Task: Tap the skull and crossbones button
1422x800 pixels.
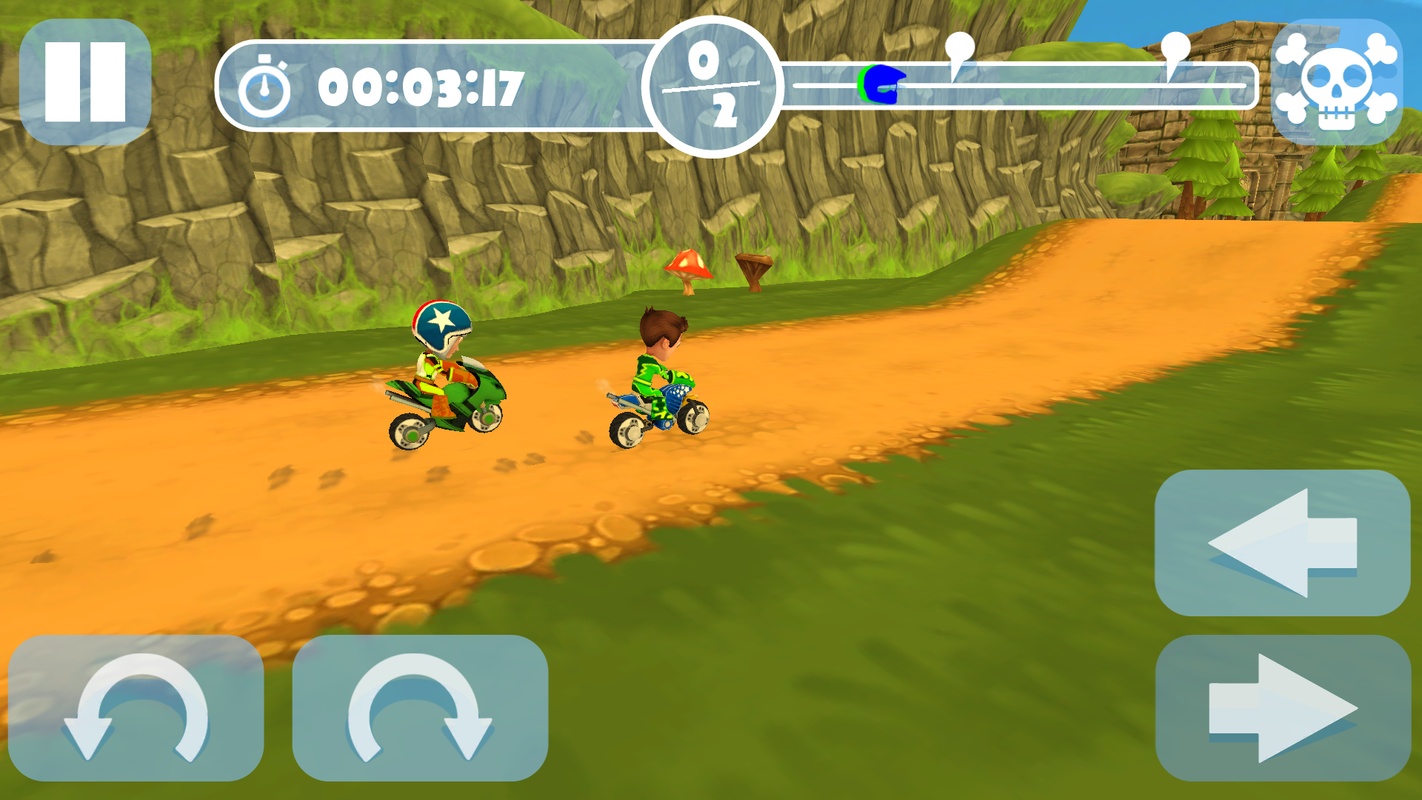Action: pos(1337,82)
